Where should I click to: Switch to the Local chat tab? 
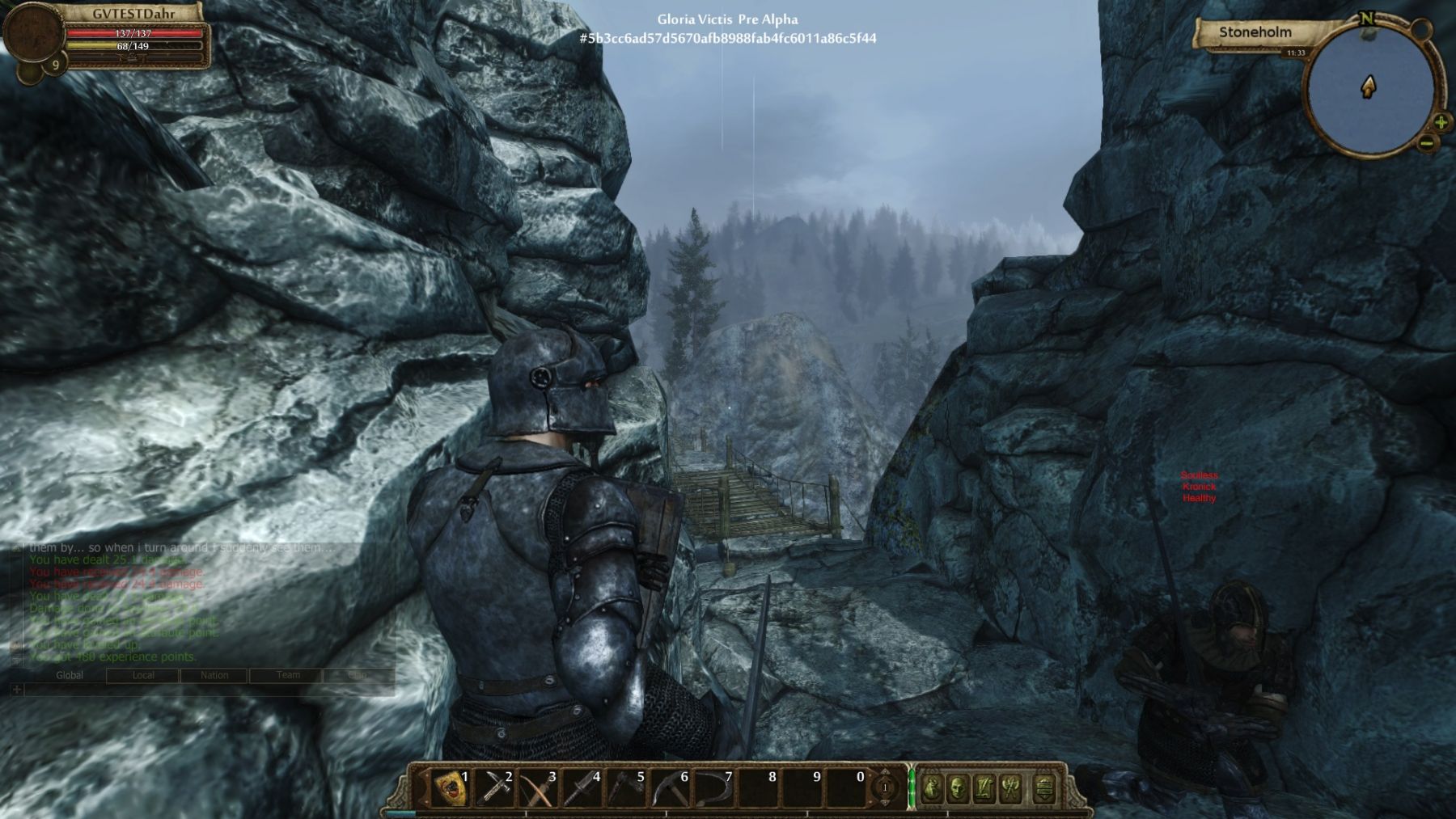(x=143, y=675)
